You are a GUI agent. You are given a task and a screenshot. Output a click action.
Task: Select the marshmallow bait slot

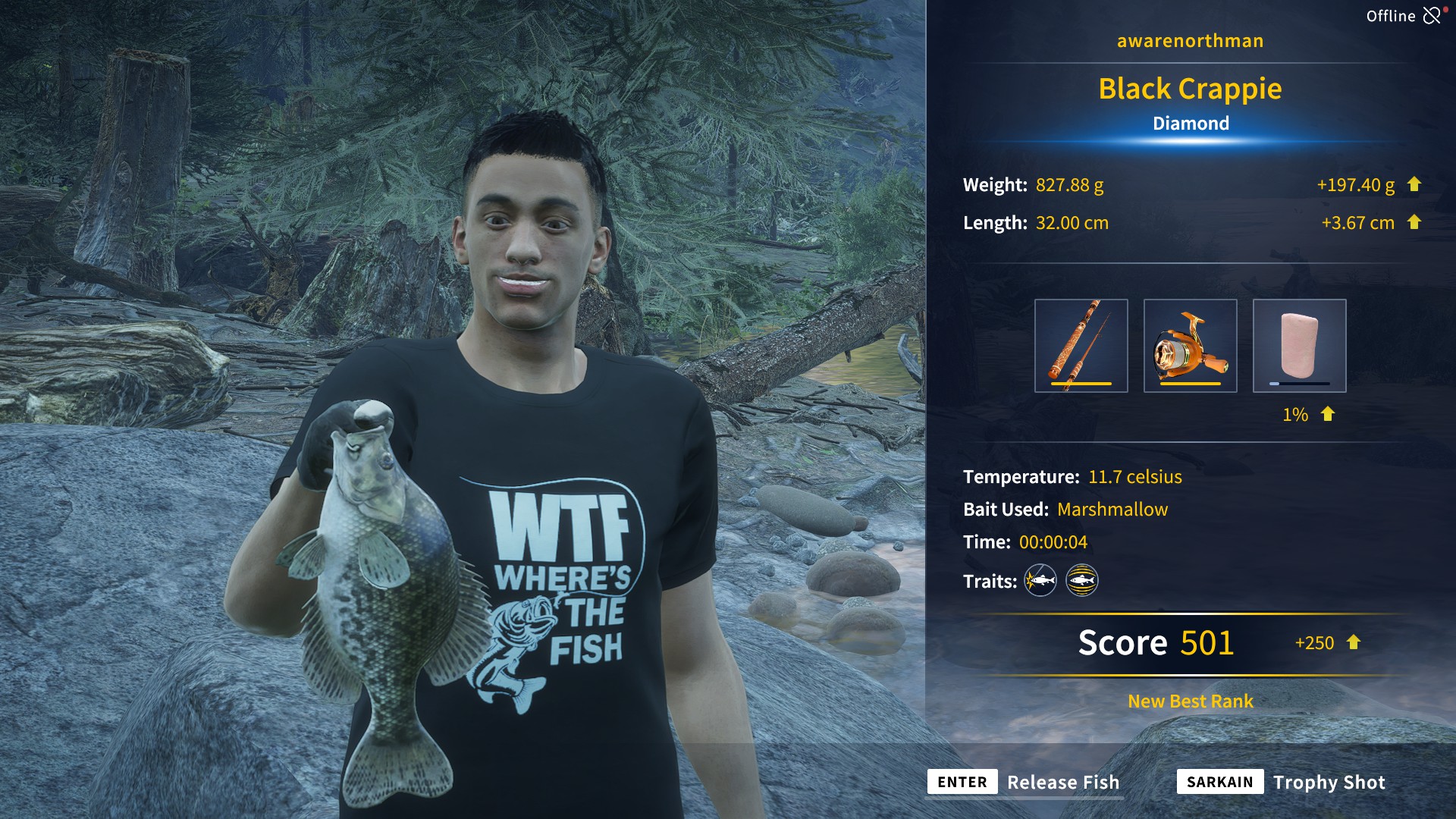click(1299, 346)
